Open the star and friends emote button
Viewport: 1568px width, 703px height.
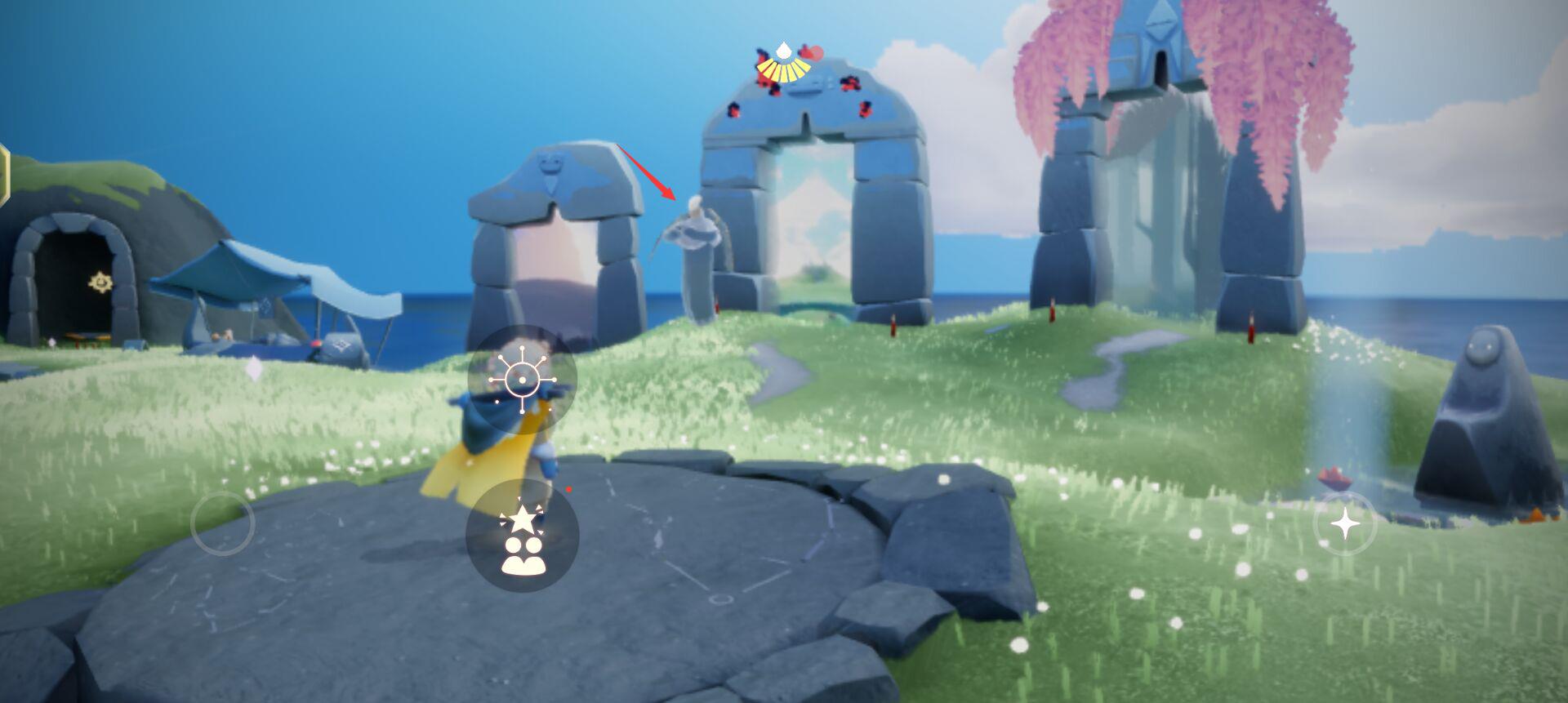(523, 535)
